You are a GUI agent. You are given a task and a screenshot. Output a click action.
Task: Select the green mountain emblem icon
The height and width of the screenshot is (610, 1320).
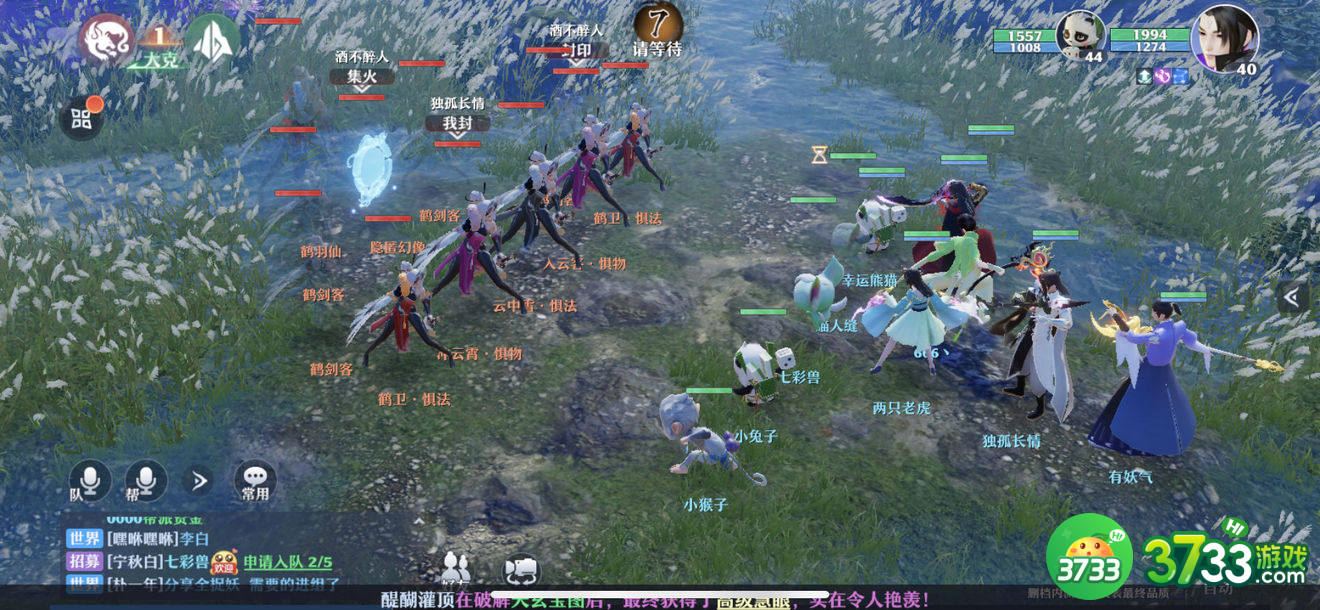[212, 40]
